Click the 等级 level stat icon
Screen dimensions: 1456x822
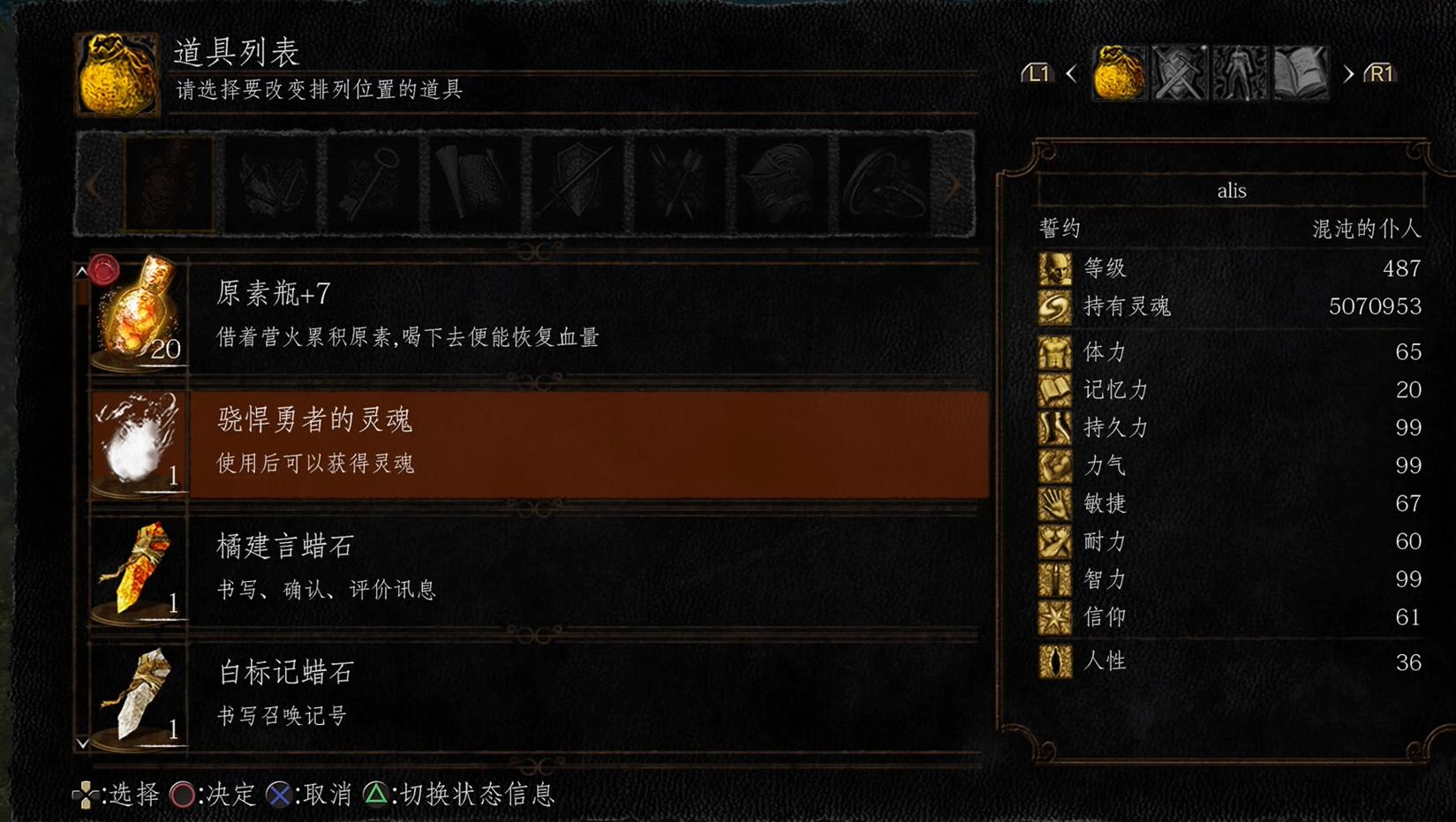coord(1055,268)
